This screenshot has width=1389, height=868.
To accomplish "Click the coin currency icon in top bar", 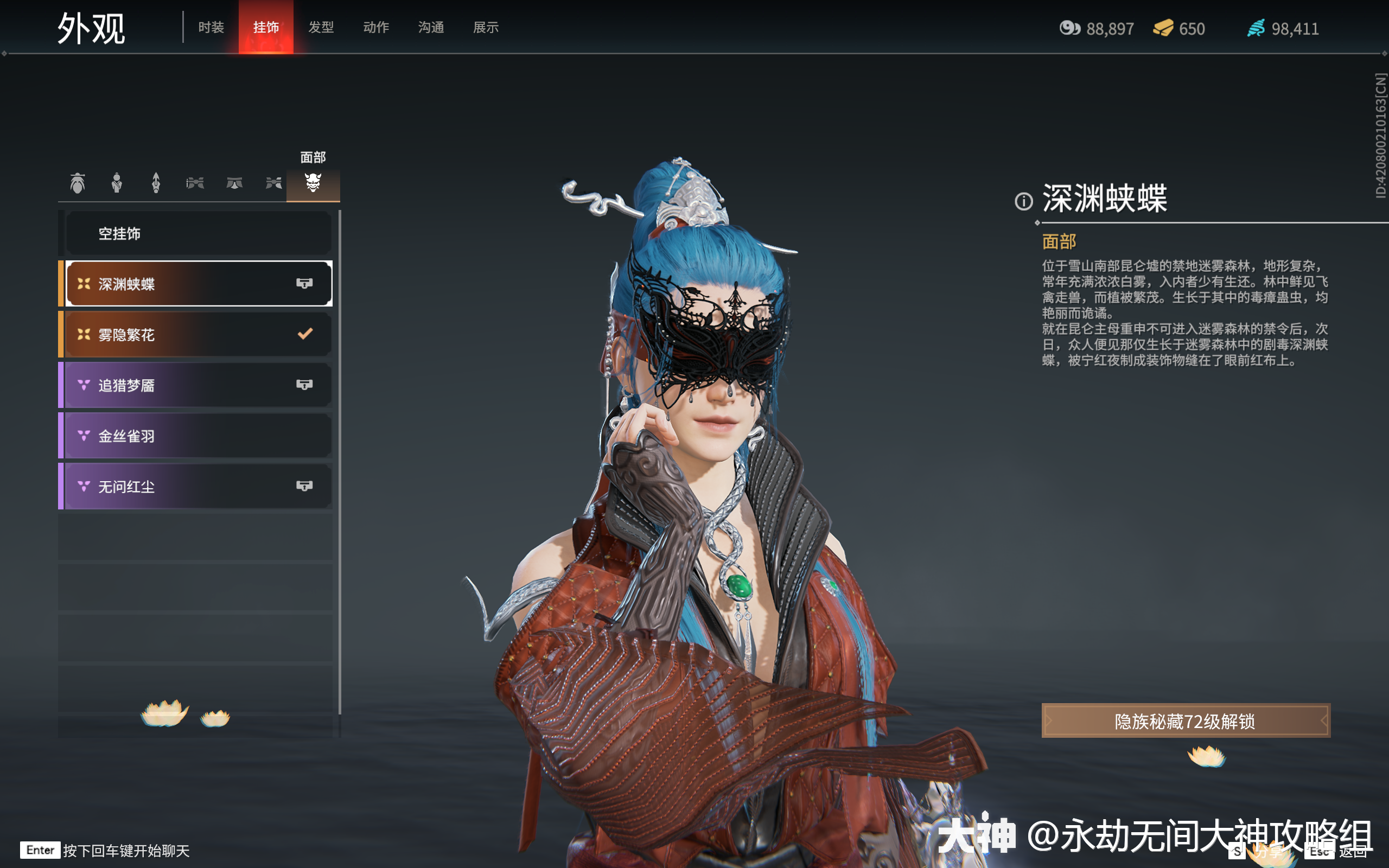I will 1069,28.
